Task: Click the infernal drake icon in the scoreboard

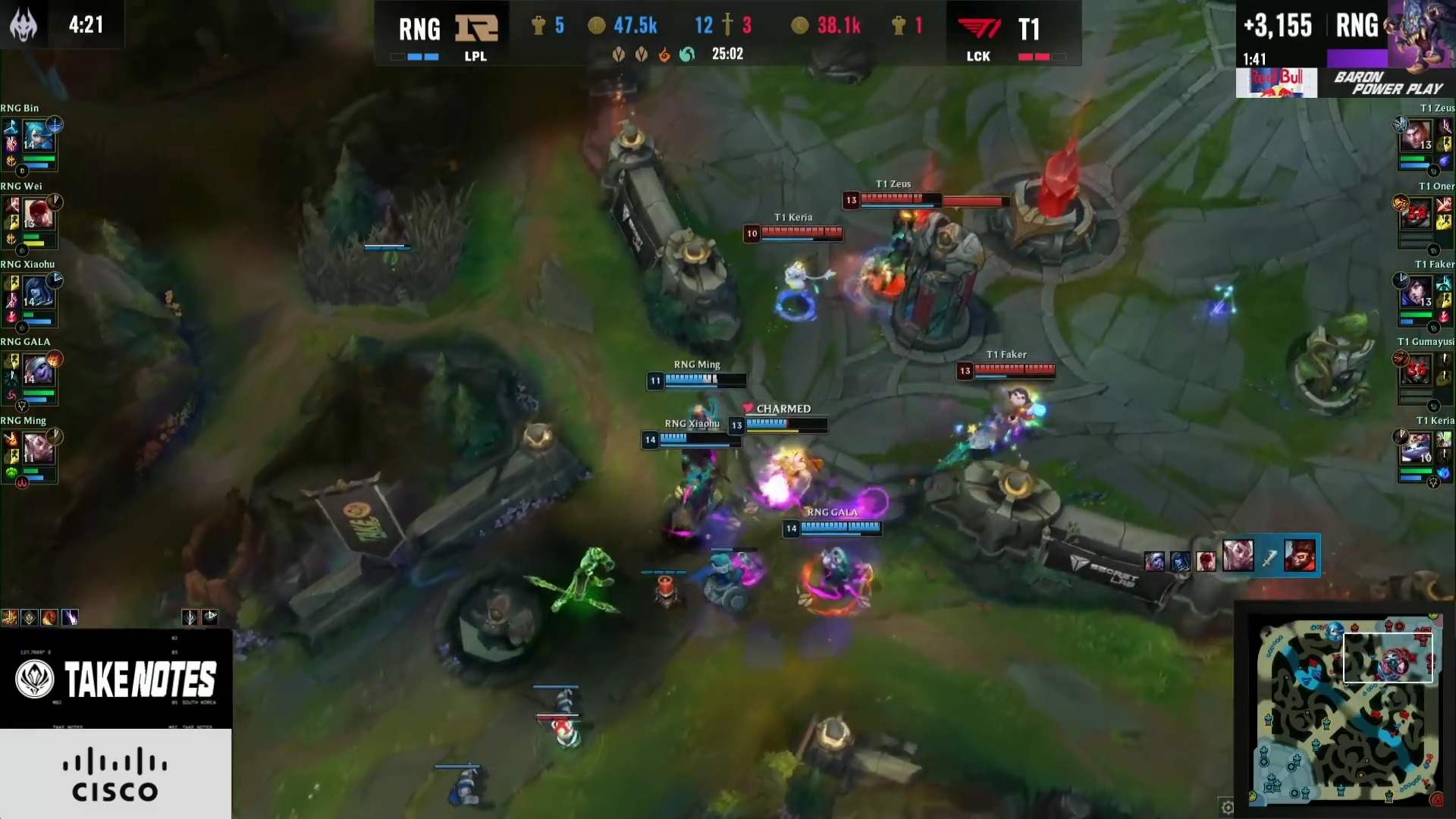Action: [x=664, y=55]
